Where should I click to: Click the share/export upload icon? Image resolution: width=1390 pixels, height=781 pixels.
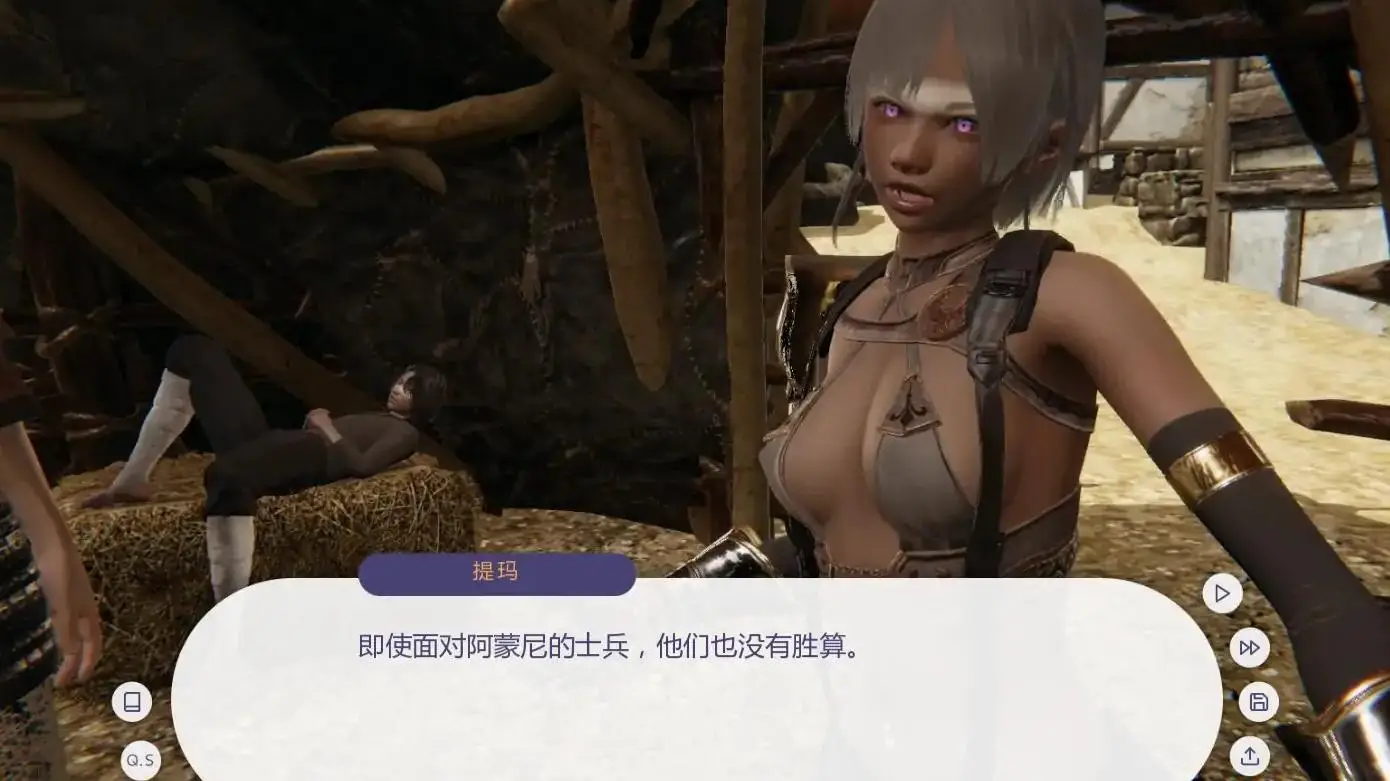[x=1248, y=758]
